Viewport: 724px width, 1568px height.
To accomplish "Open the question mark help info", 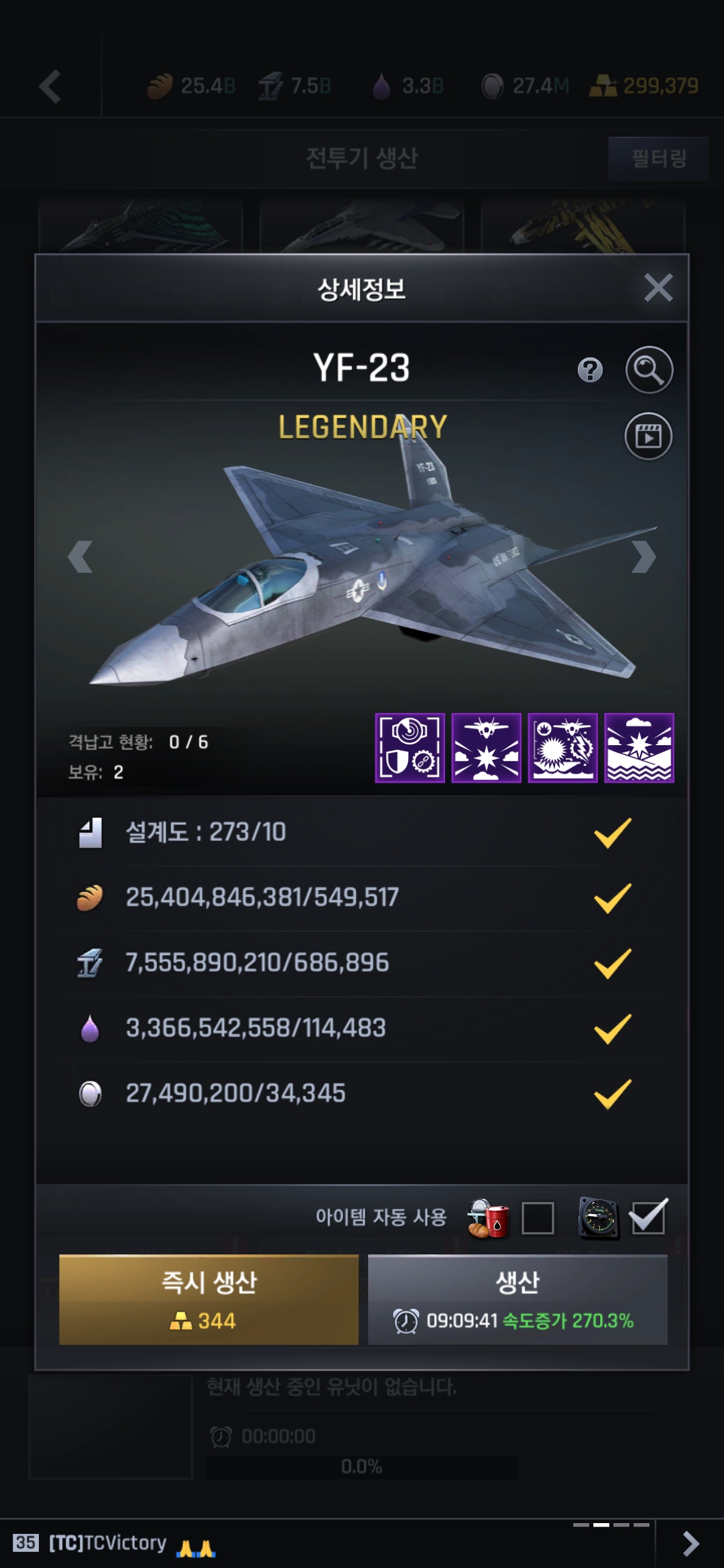I will (x=590, y=370).
